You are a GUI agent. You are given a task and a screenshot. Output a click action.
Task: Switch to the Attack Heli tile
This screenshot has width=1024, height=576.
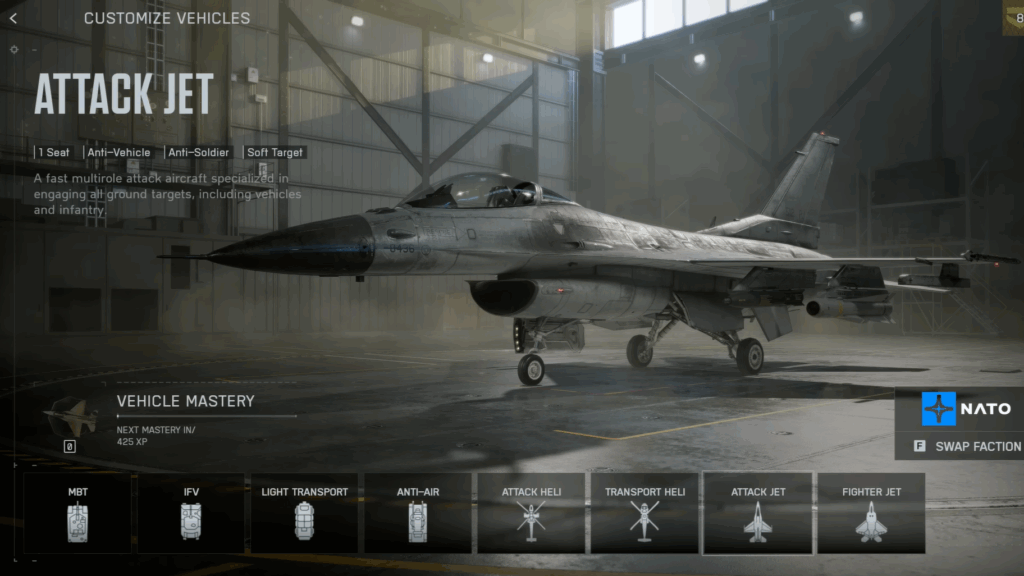click(531, 513)
